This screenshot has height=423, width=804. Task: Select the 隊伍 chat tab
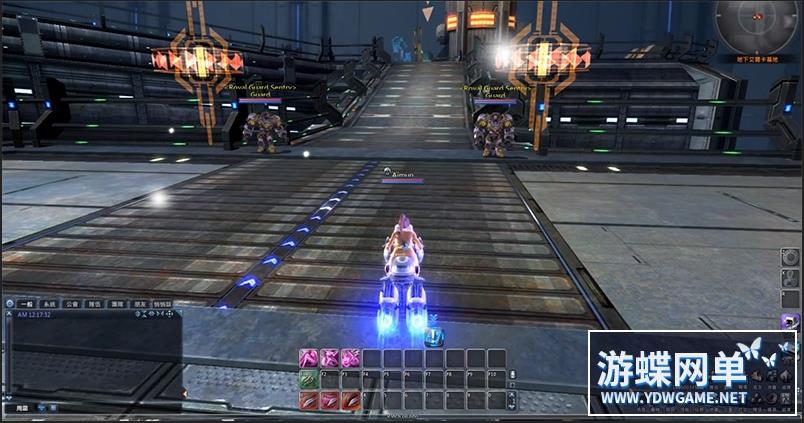96,303
